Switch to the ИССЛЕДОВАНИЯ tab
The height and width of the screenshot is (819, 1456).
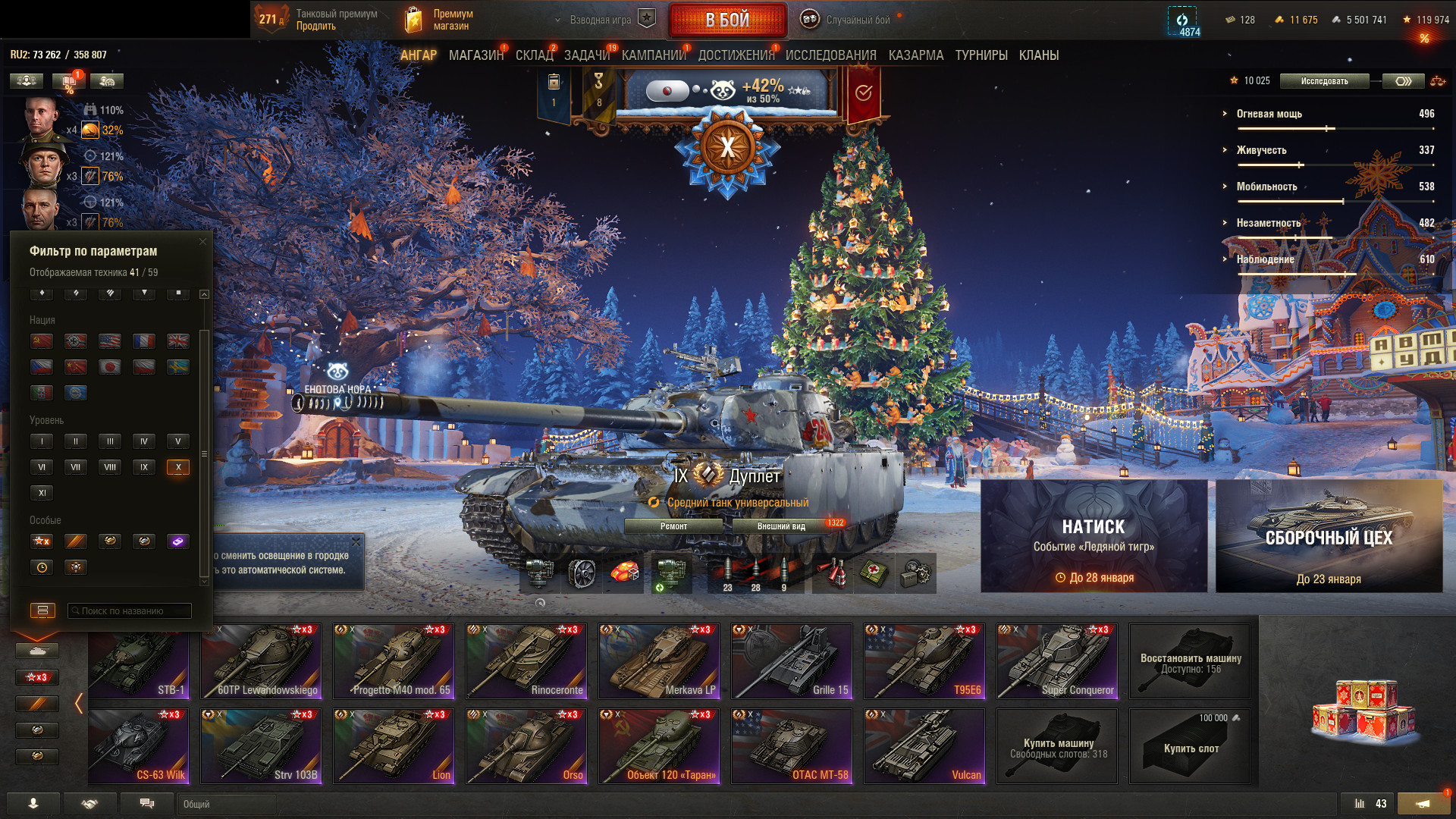click(x=830, y=55)
